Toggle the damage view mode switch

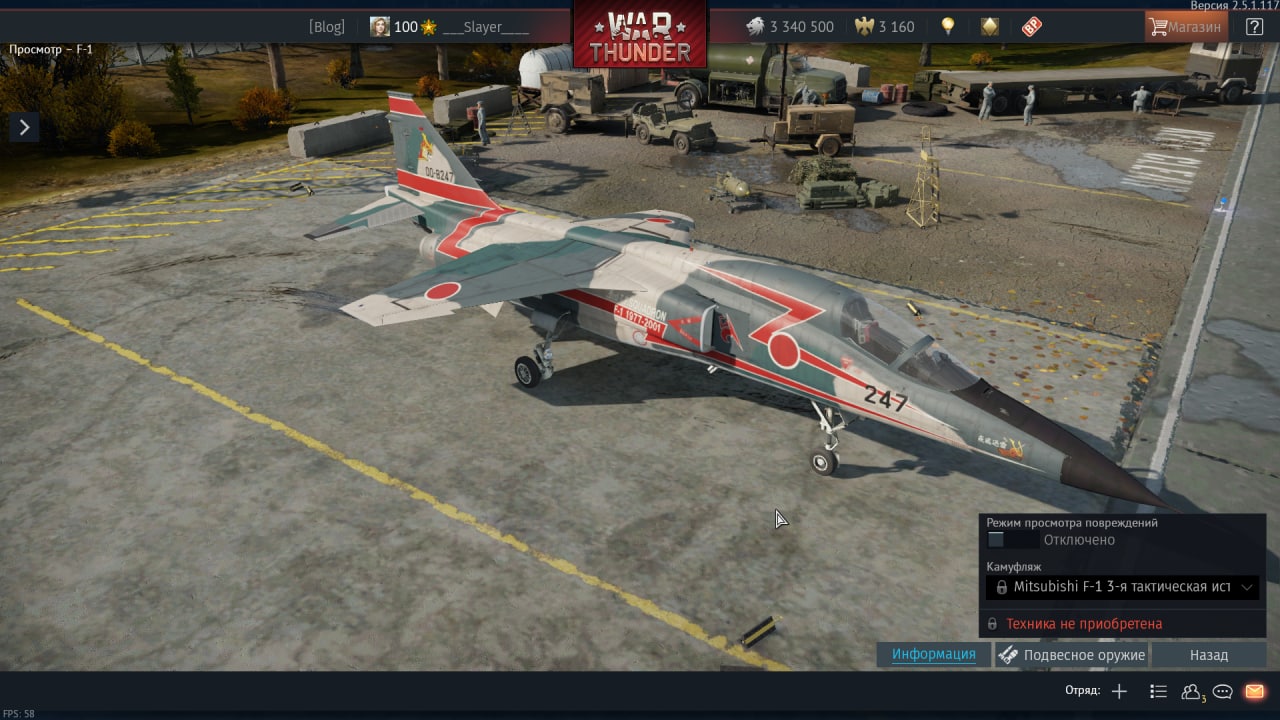click(x=1012, y=540)
